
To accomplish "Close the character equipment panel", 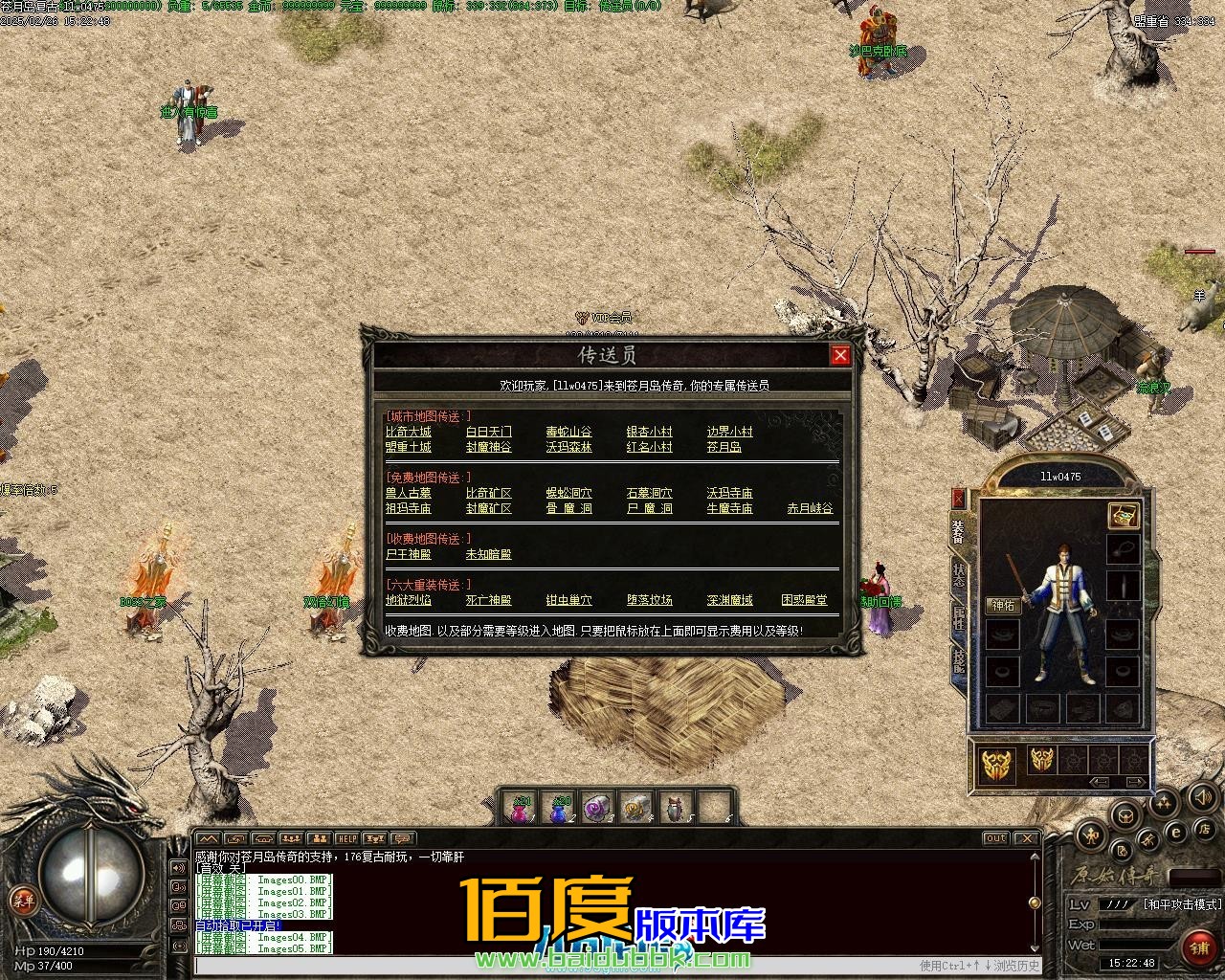I will (958, 499).
